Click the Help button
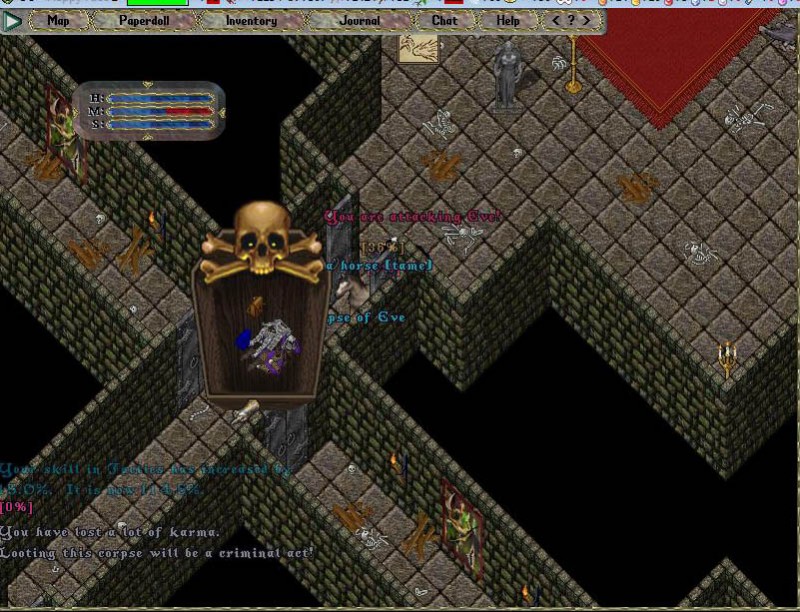 [x=508, y=20]
